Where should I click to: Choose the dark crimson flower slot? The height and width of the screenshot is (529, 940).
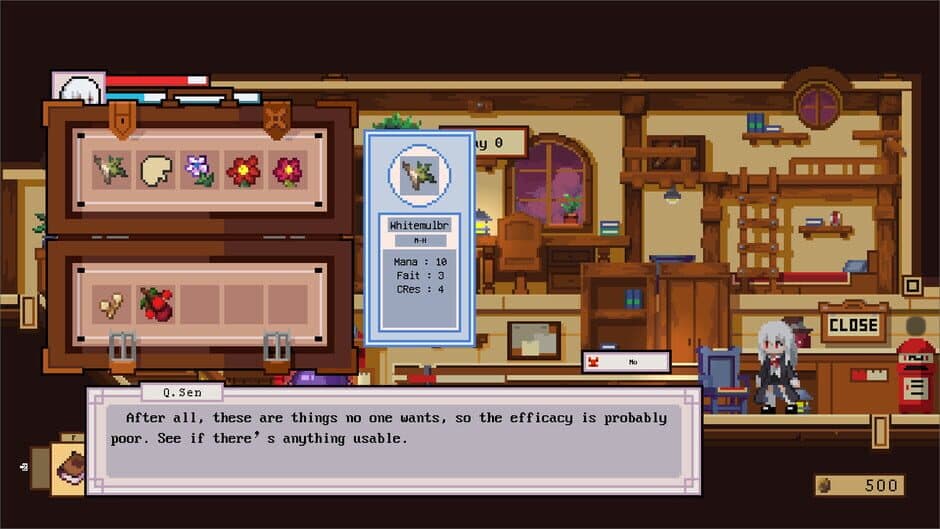click(287, 171)
